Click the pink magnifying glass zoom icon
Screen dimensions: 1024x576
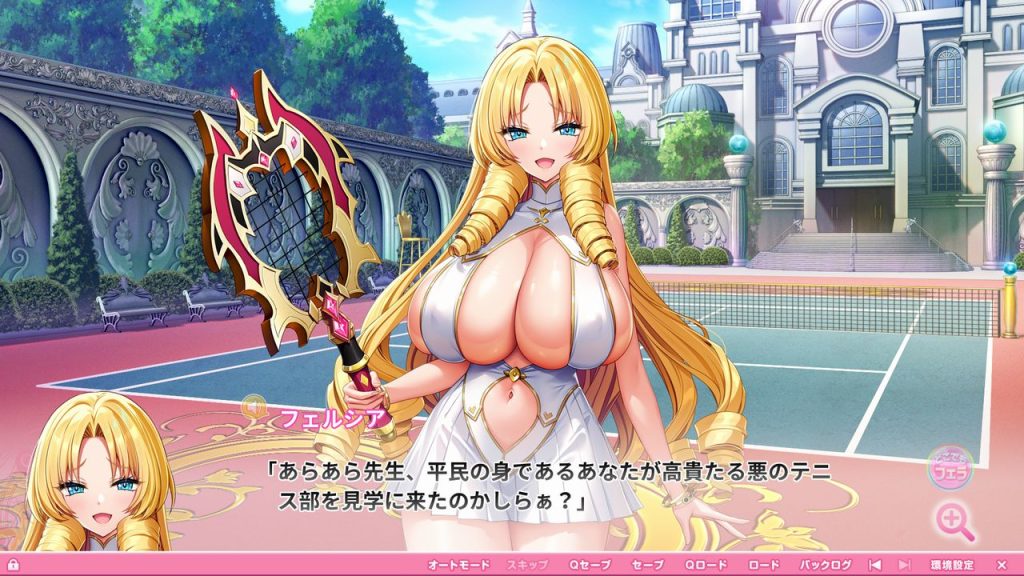pyautogui.click(x=954, y=521)
